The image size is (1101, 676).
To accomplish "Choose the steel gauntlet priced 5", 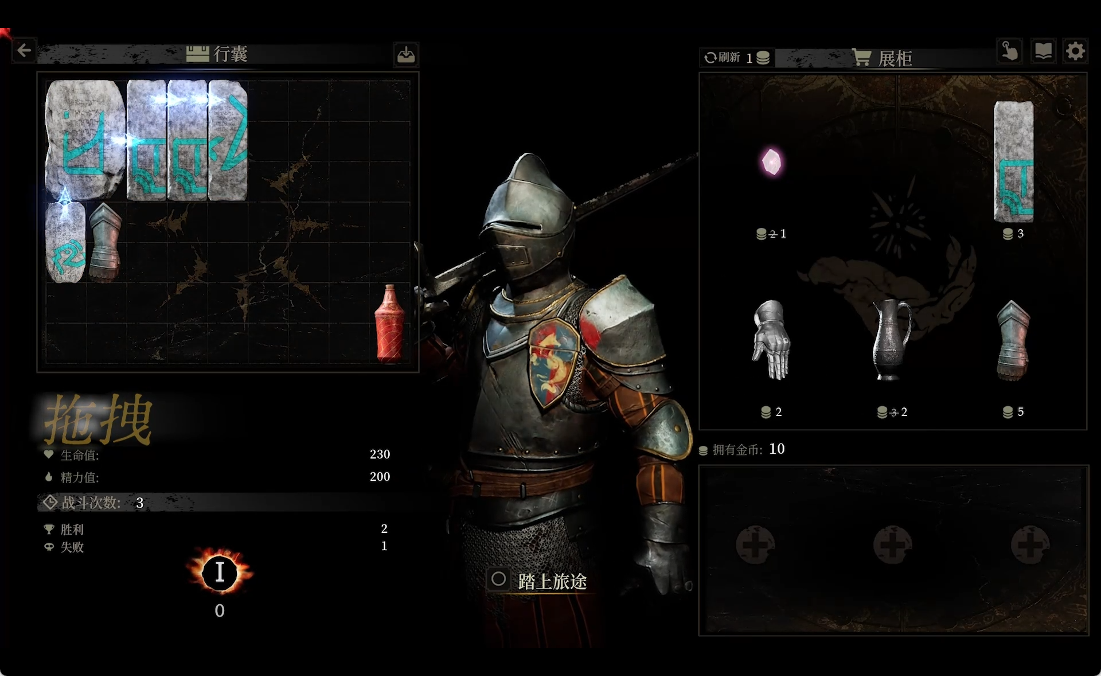I will (x=1013, y=340).
